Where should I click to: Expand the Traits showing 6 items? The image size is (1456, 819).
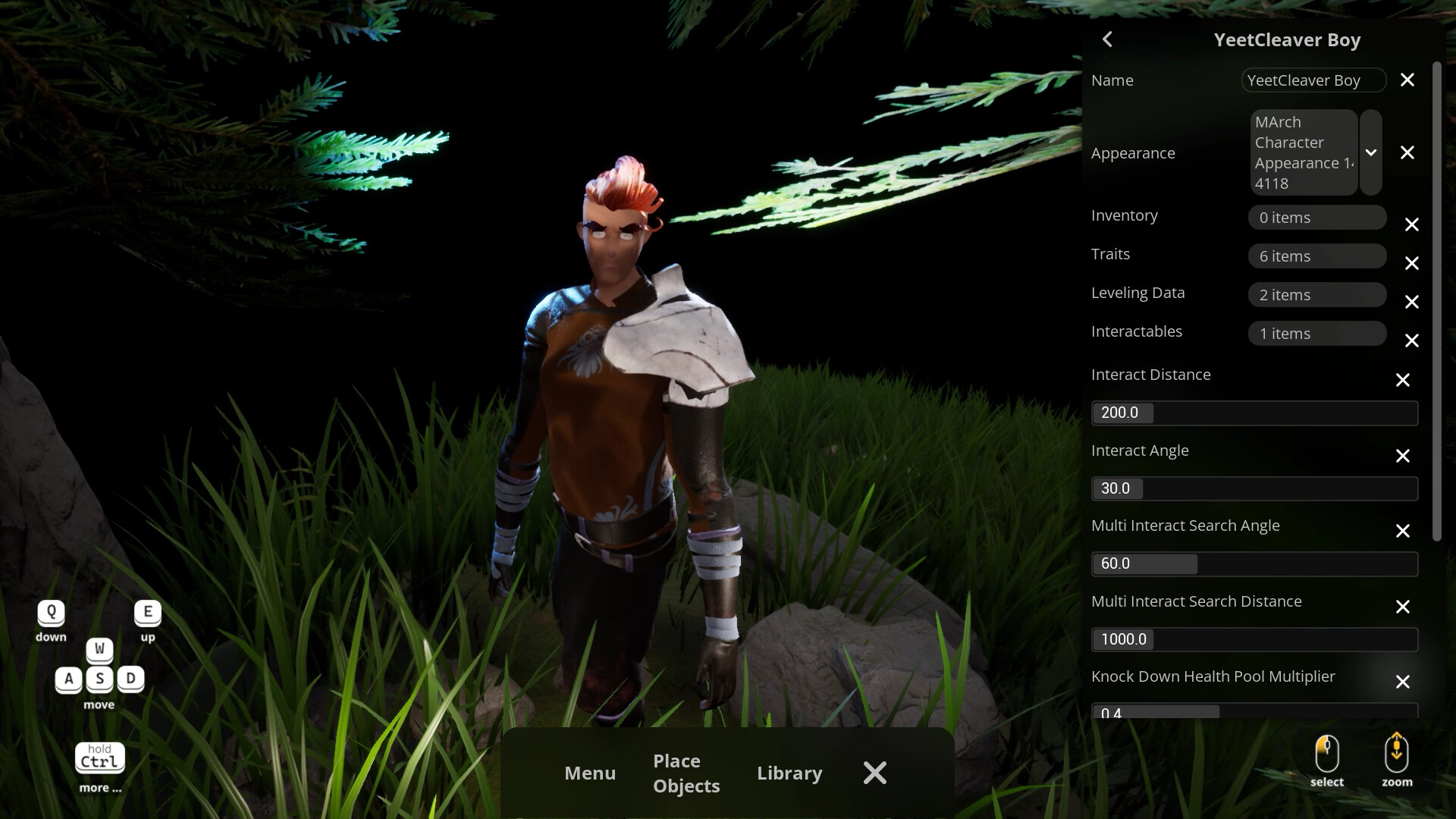pyautogui.click(x=1317, y=256)
